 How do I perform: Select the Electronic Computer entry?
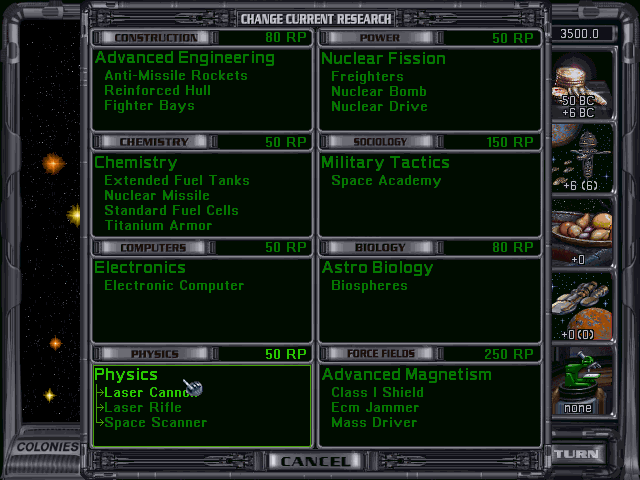click(x=174, y=285)
